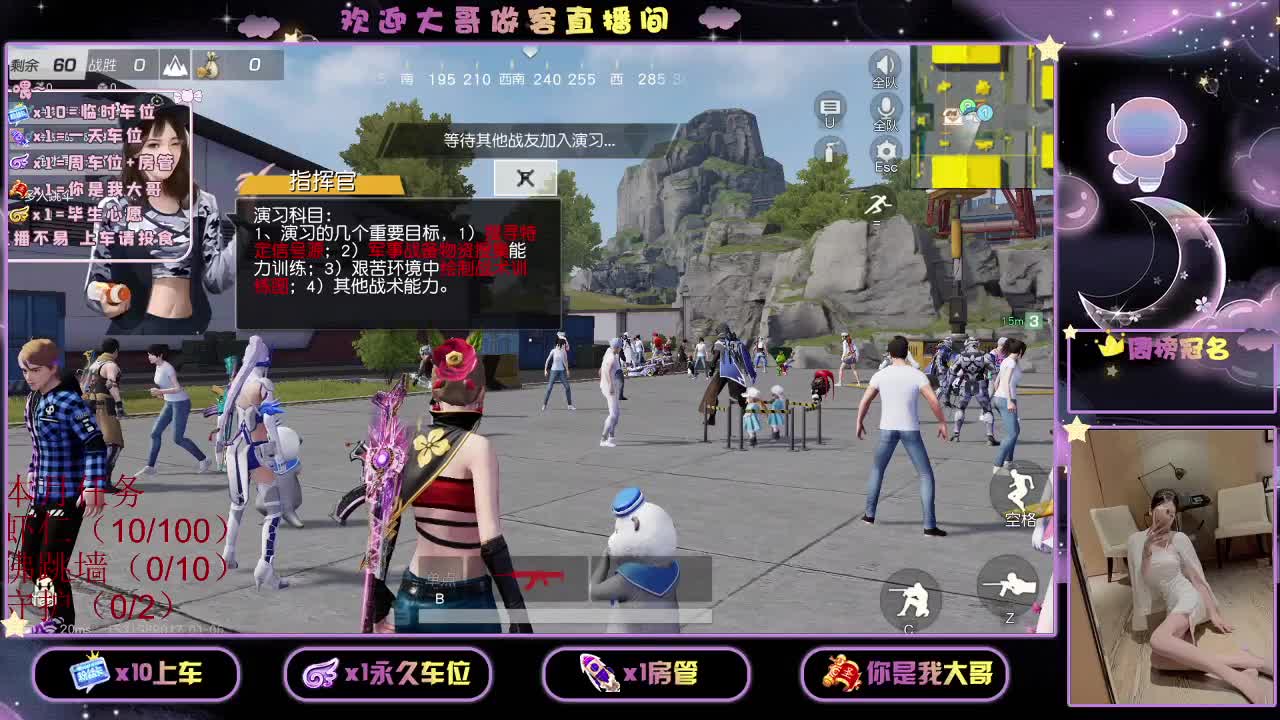Viewport: 1280px width, 720px height.
Task: Click the mountain rank icon in top bar
Action: [x=176, y=63]
